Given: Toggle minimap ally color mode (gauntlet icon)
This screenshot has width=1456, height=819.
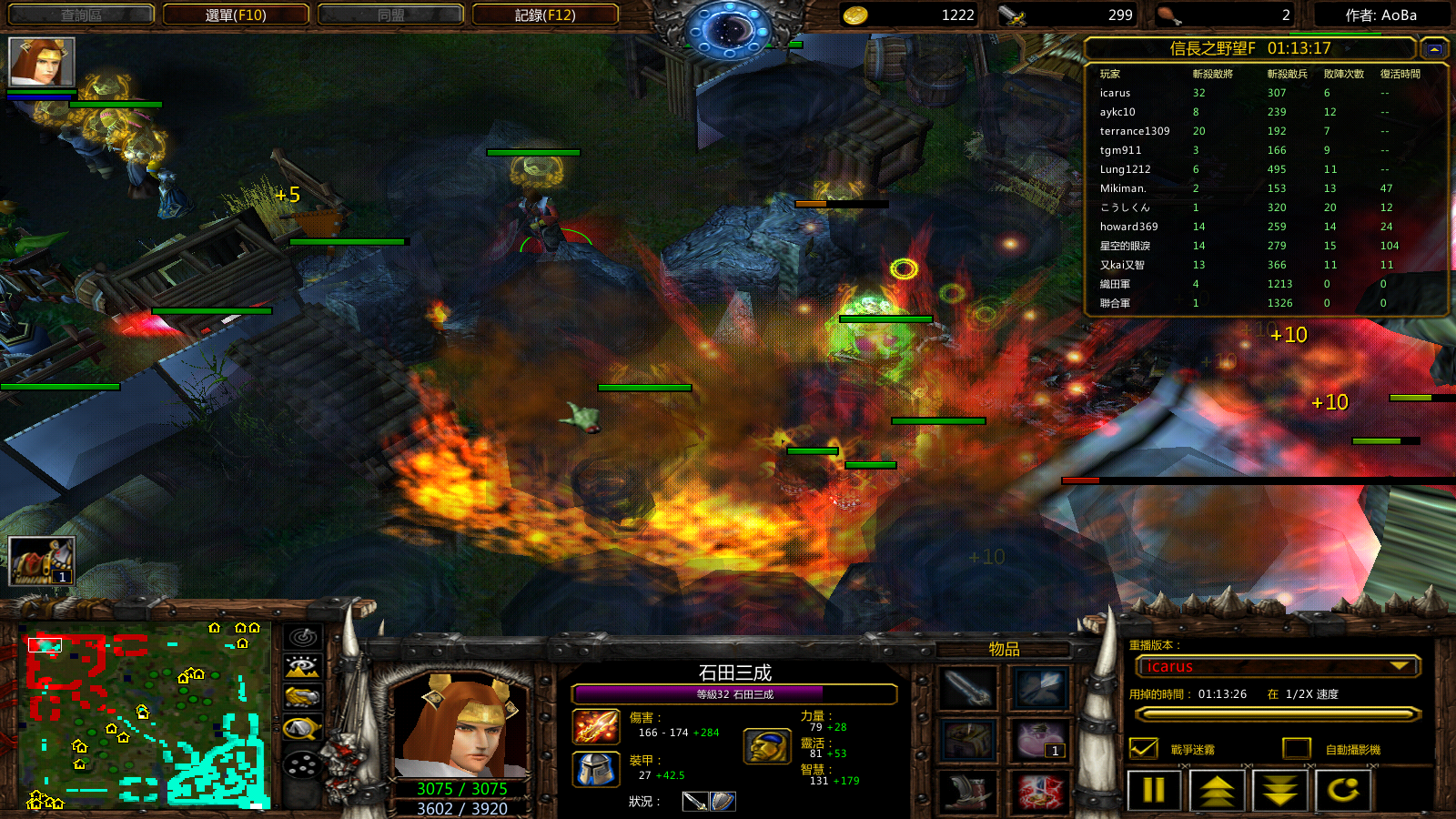Looking at the screenshot, I should pos(302,697).
